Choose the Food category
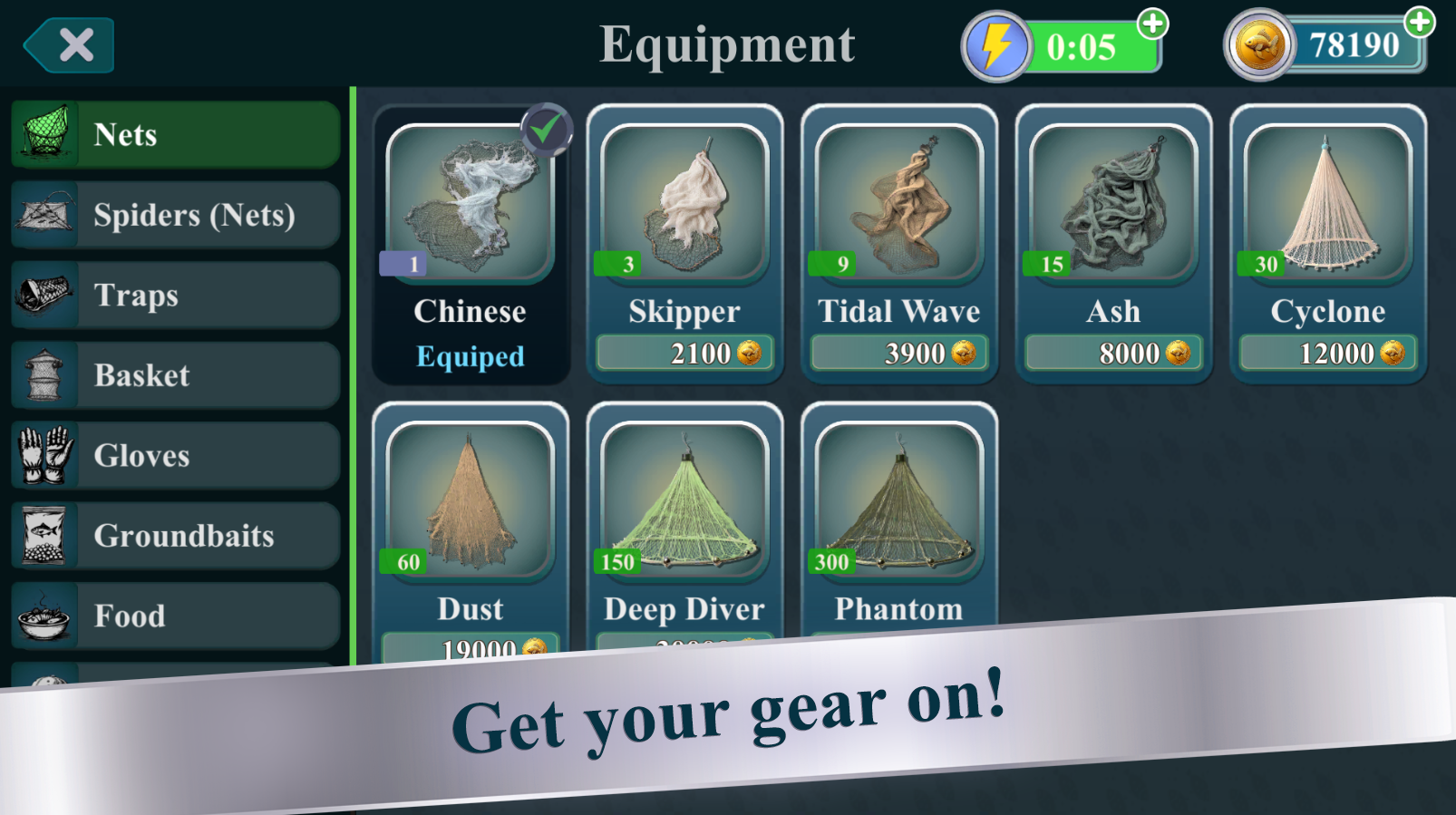1456x815 pixels. pos(176,616)
